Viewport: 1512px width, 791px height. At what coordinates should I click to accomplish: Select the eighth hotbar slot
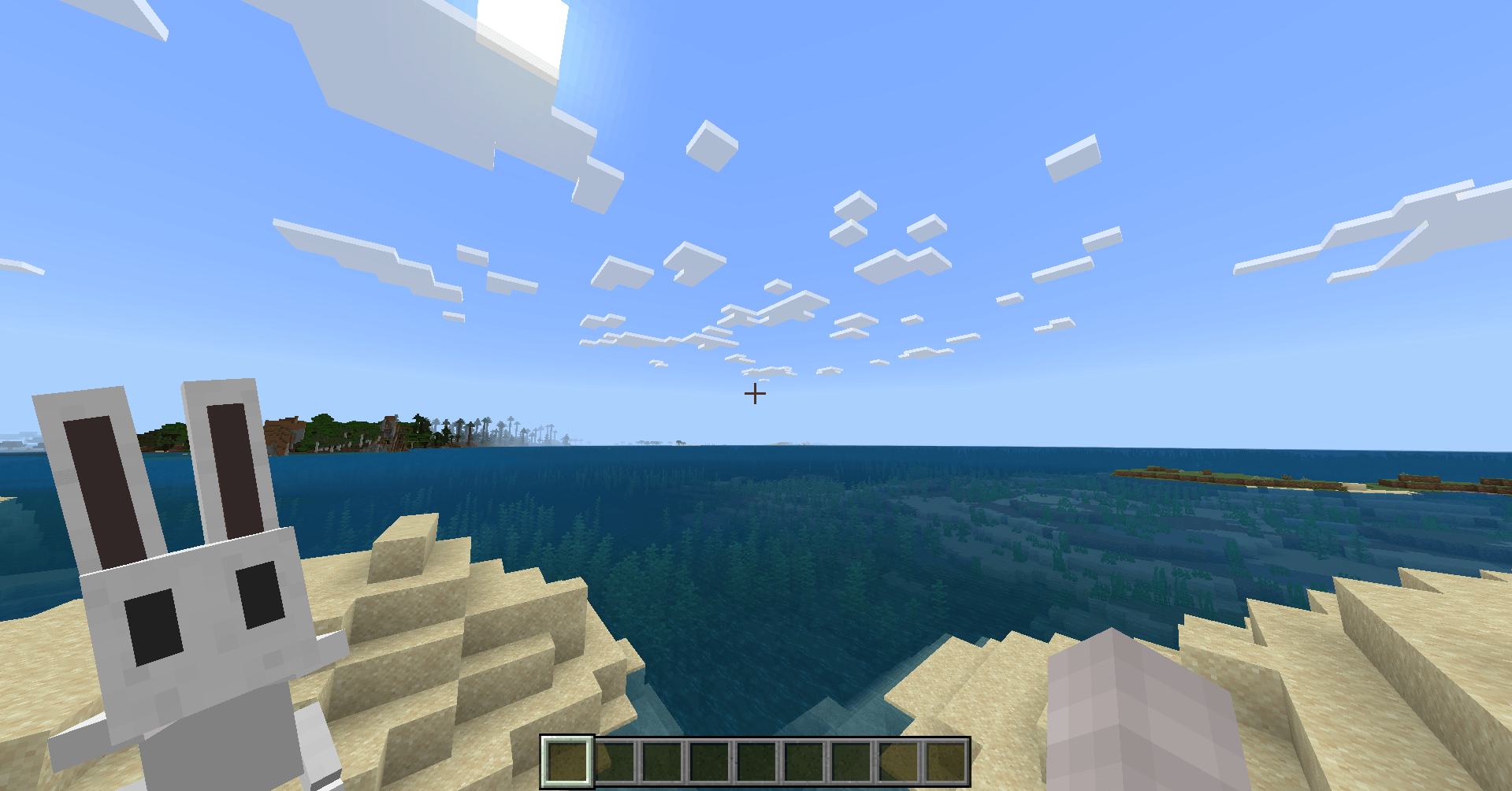[x=899, y=763]
